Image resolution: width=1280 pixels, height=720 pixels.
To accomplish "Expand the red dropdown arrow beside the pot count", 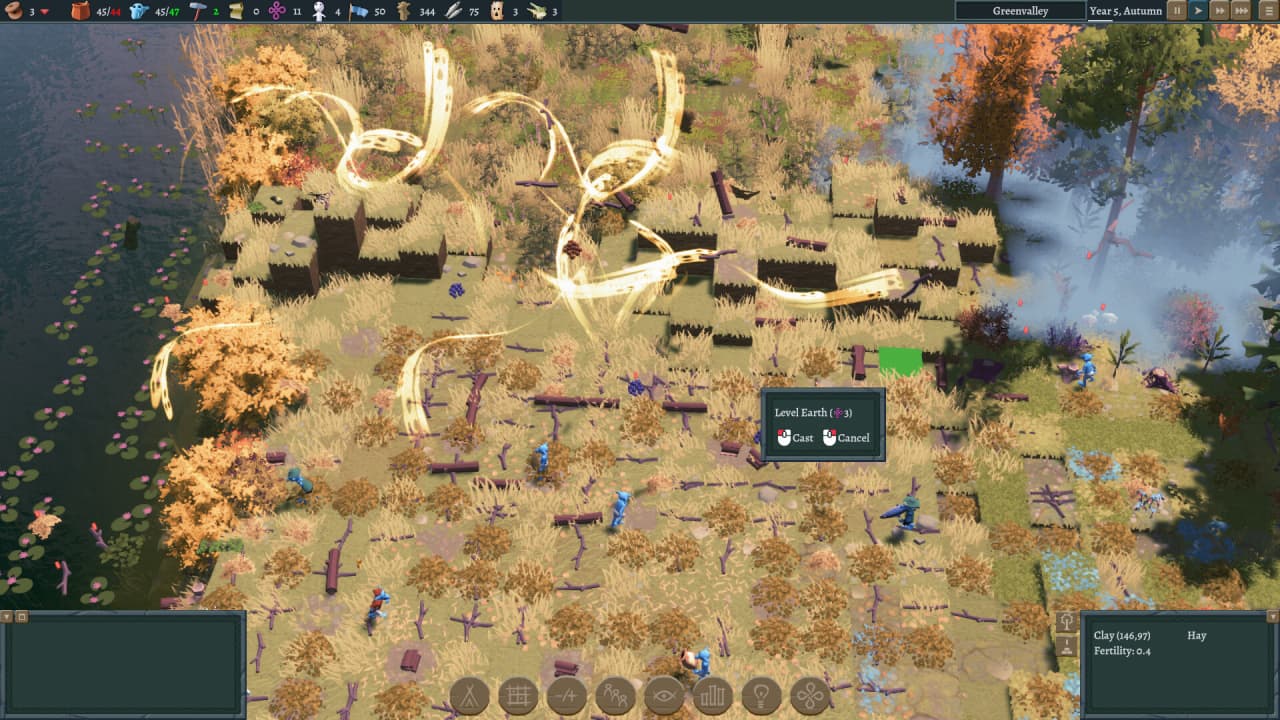I will (x=45, y=11).
